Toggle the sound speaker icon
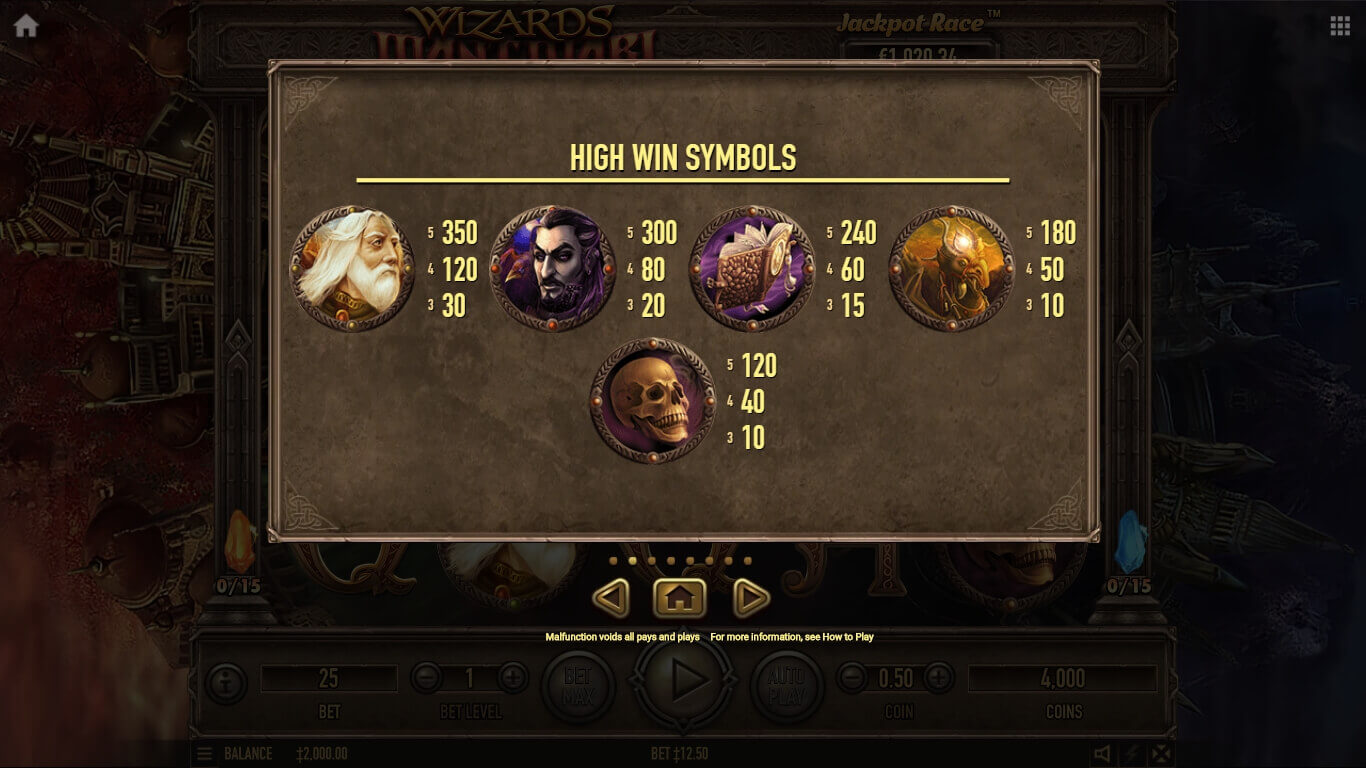Screen dimensions: 1366x768 point(1102,754)
